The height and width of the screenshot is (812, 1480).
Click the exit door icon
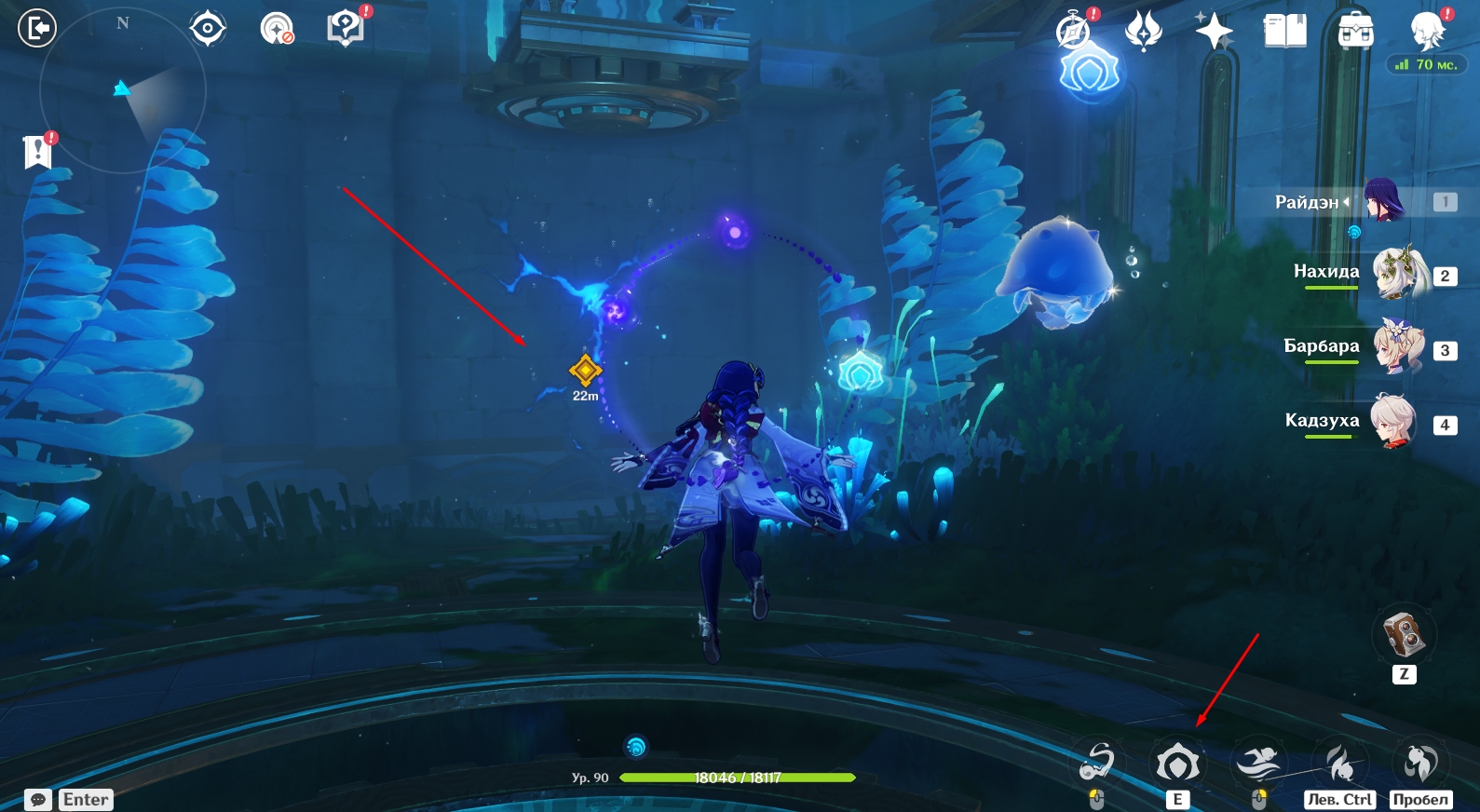(37, 28)
